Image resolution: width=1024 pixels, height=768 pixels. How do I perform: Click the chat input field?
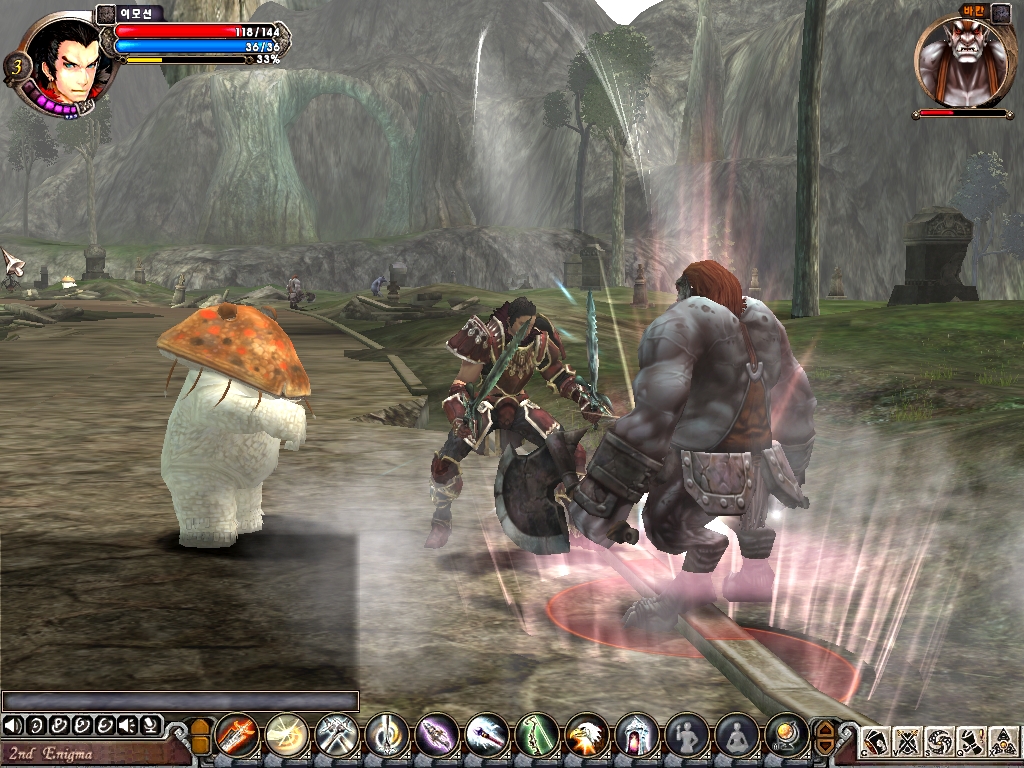(180, 701)
